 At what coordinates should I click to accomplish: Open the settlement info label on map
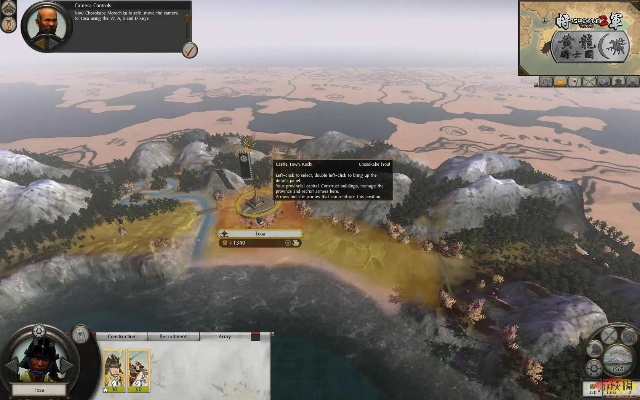259,233
